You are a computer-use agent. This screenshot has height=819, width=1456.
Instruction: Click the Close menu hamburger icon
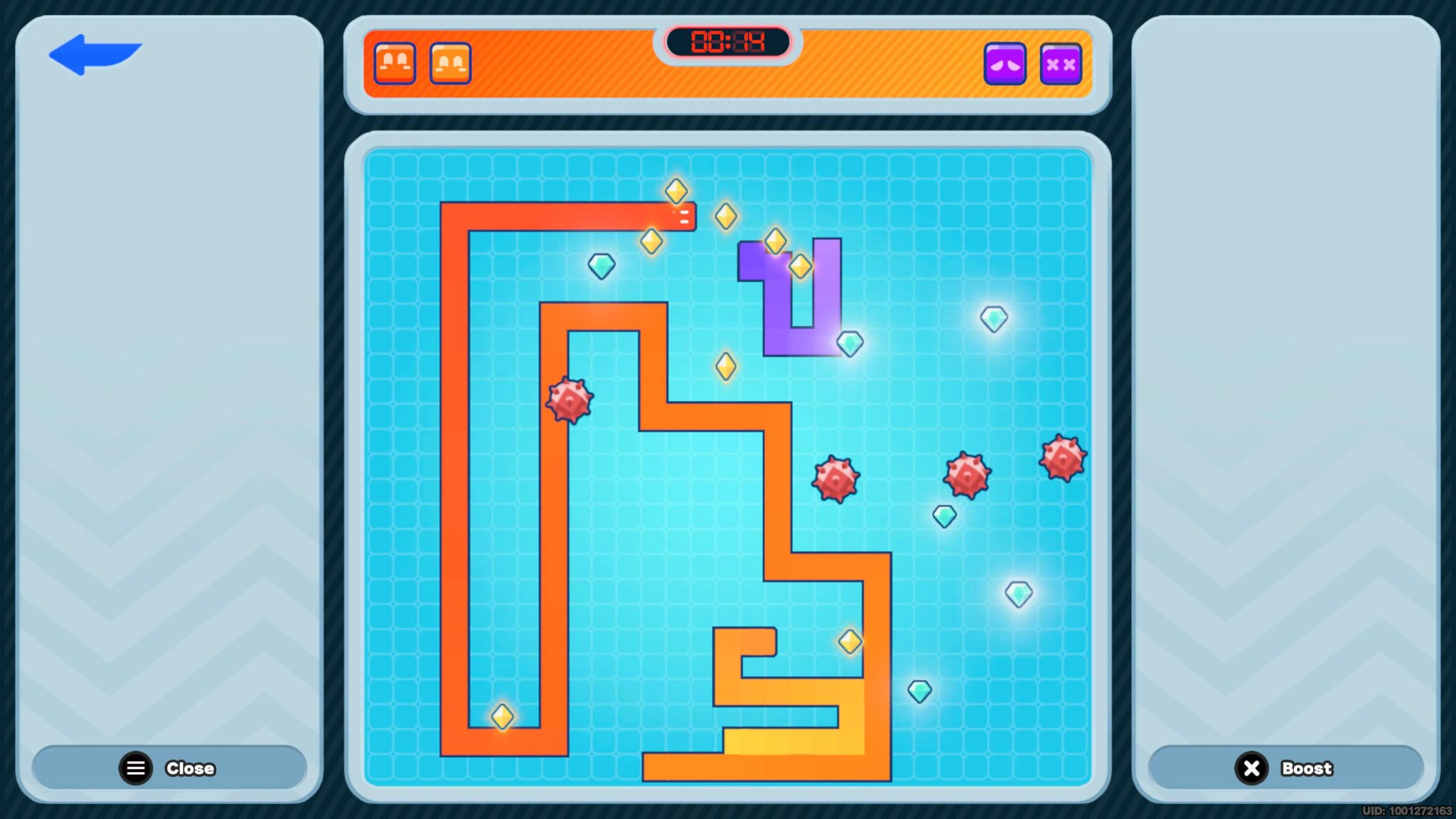point(135,768)
